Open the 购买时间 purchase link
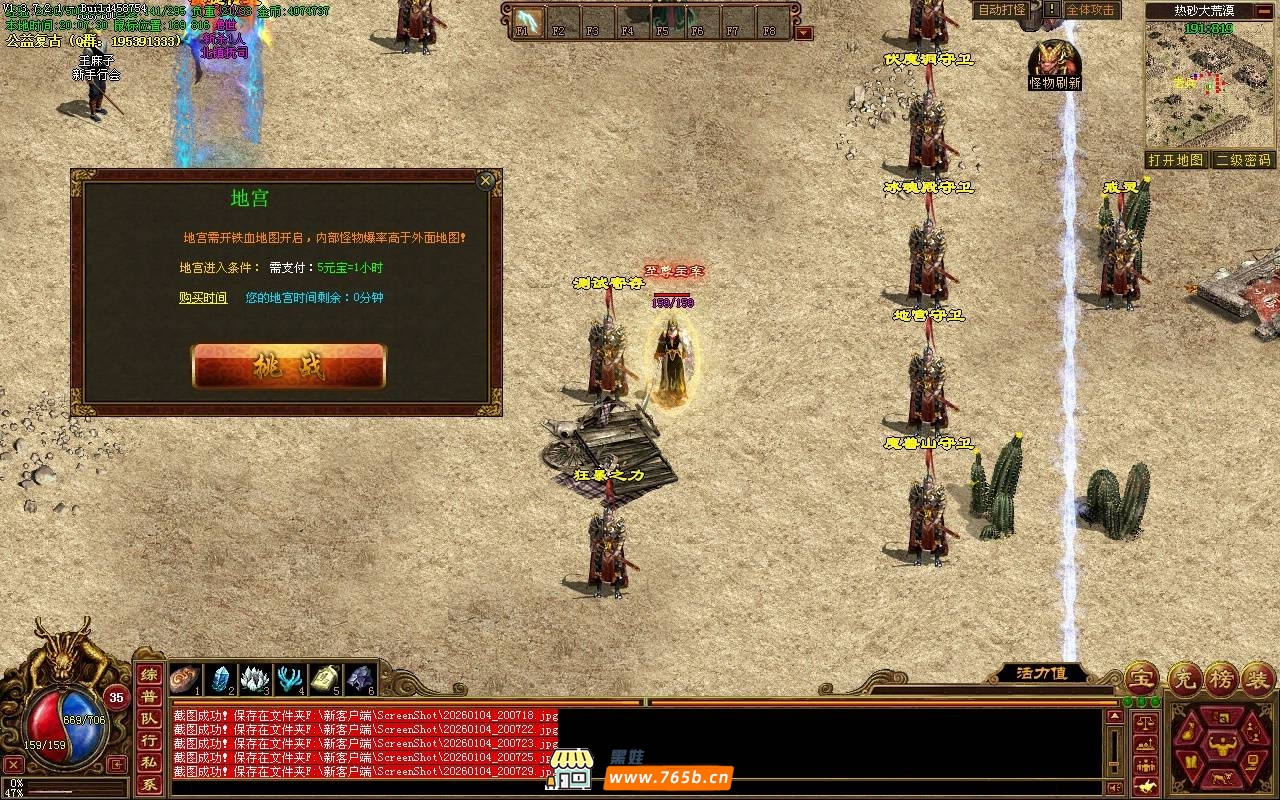1280x800 pixels. point(203,298)
